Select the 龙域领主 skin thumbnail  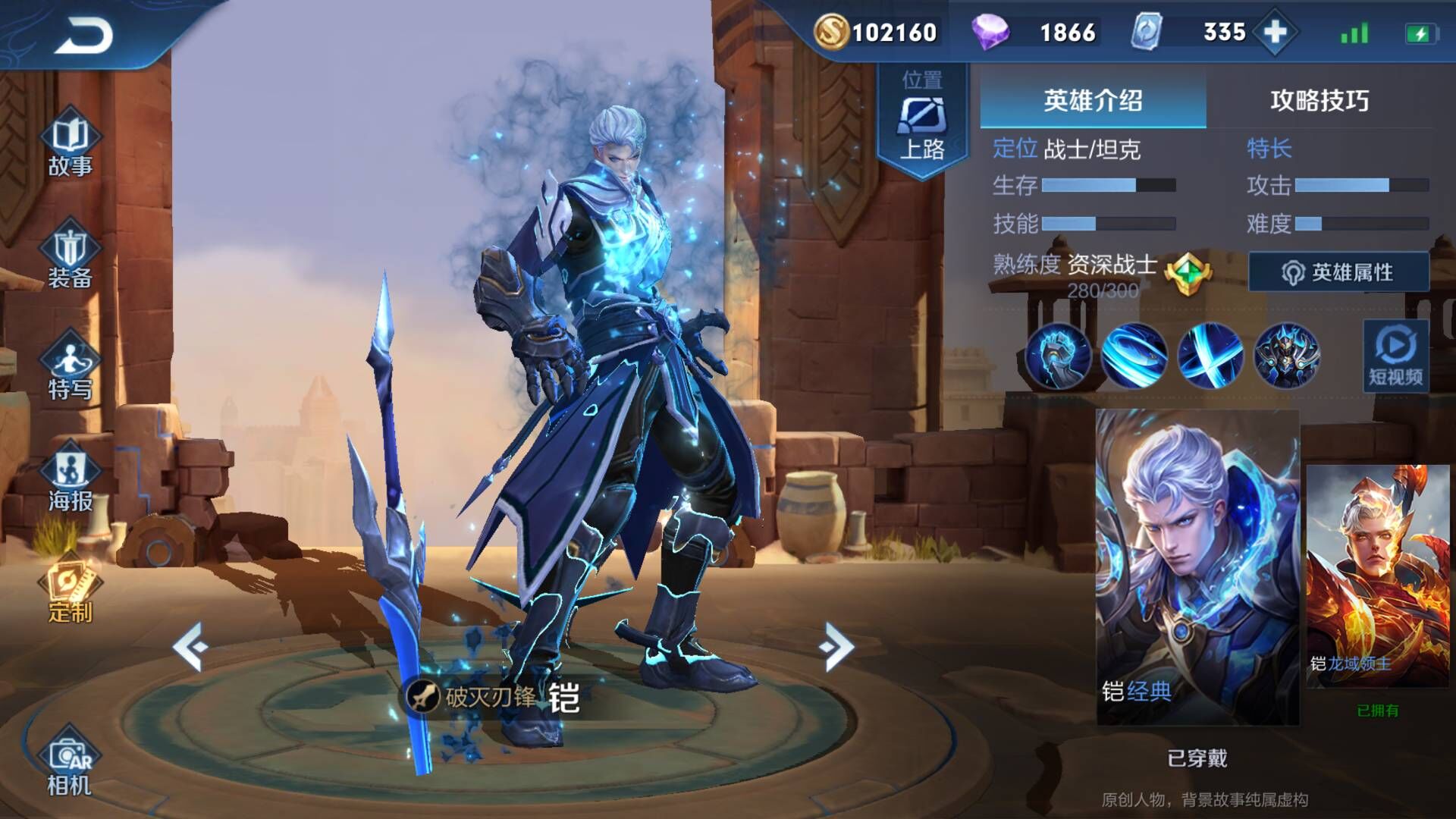tap(1377, 576)
